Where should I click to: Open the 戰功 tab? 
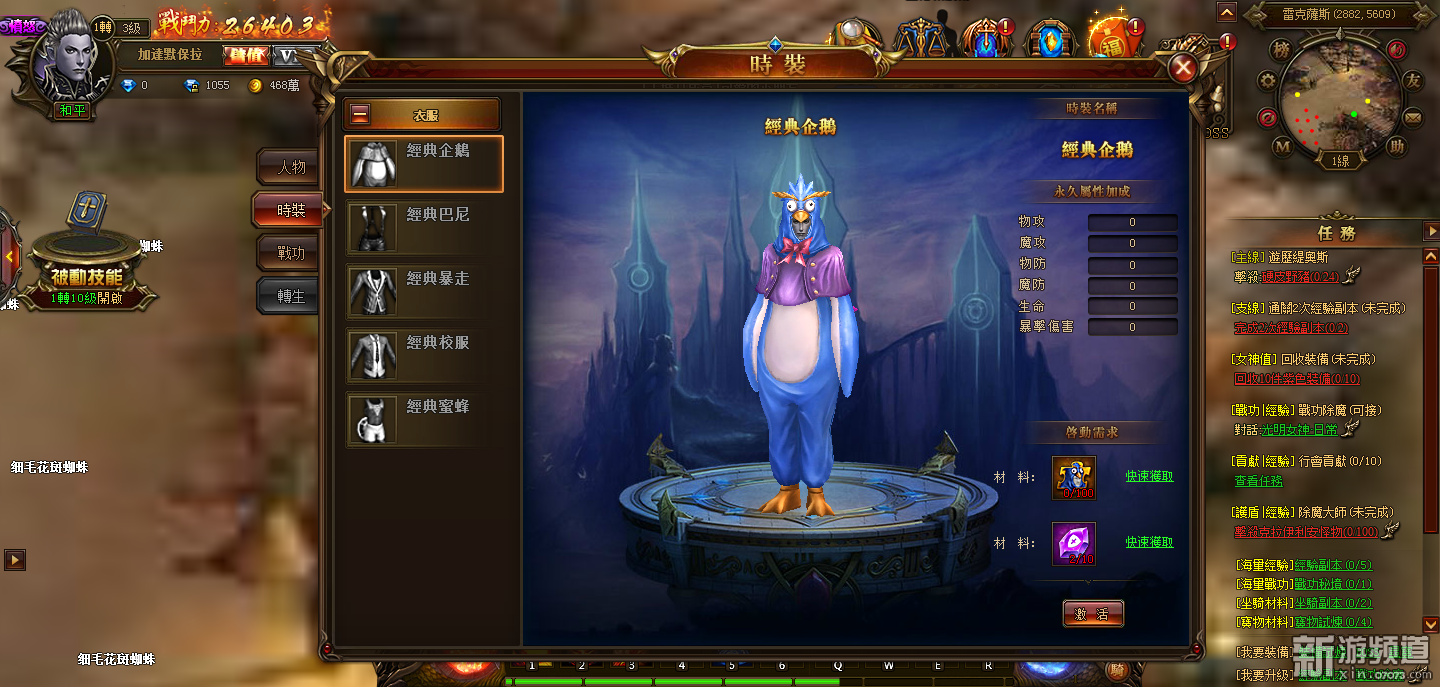coord(291,253)
